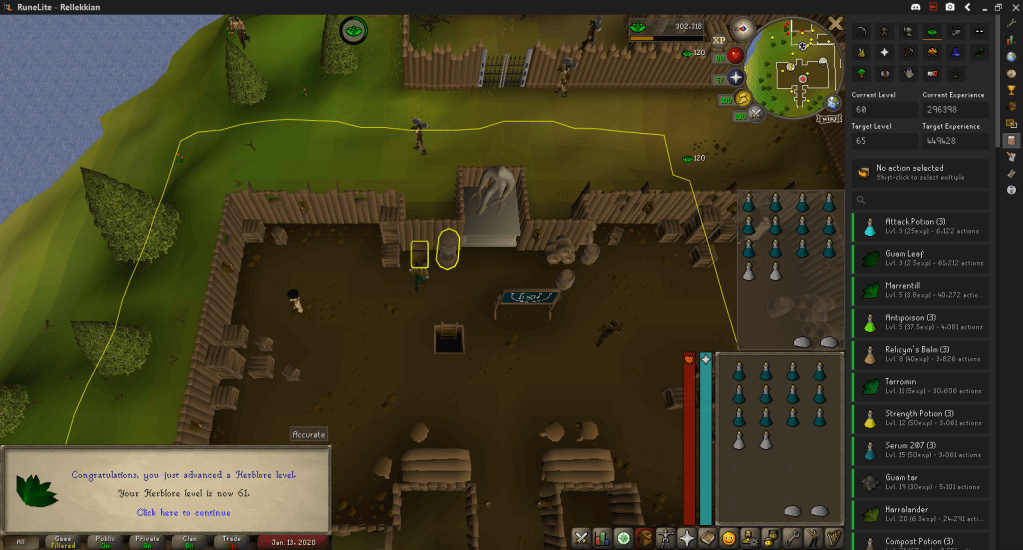Screen dimensions: 1023x550
Task: Choose the Strength Potion (3) calculator row
Action: click(921, 418)
